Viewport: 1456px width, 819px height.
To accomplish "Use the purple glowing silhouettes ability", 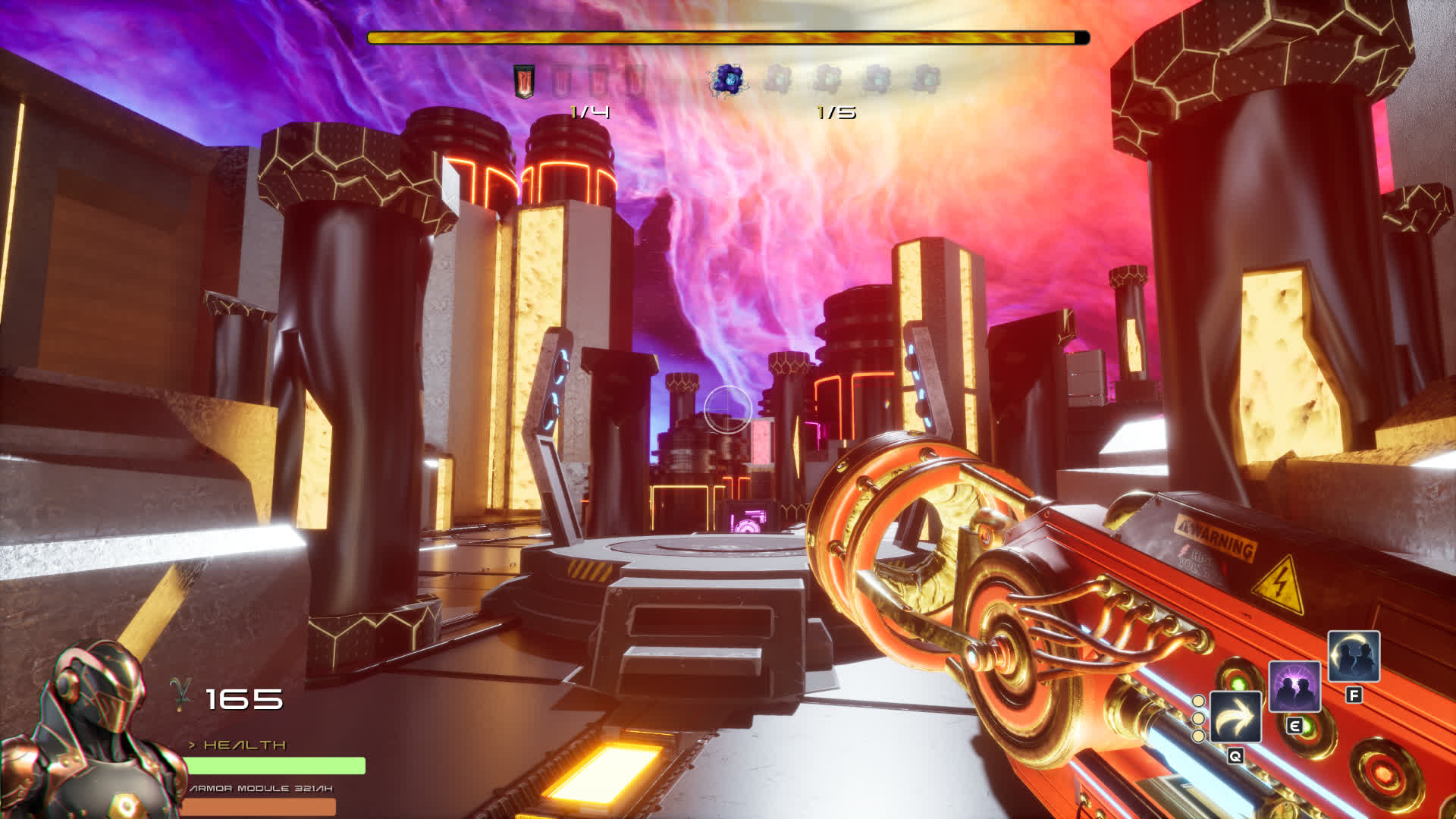I will coord(1294,686).
